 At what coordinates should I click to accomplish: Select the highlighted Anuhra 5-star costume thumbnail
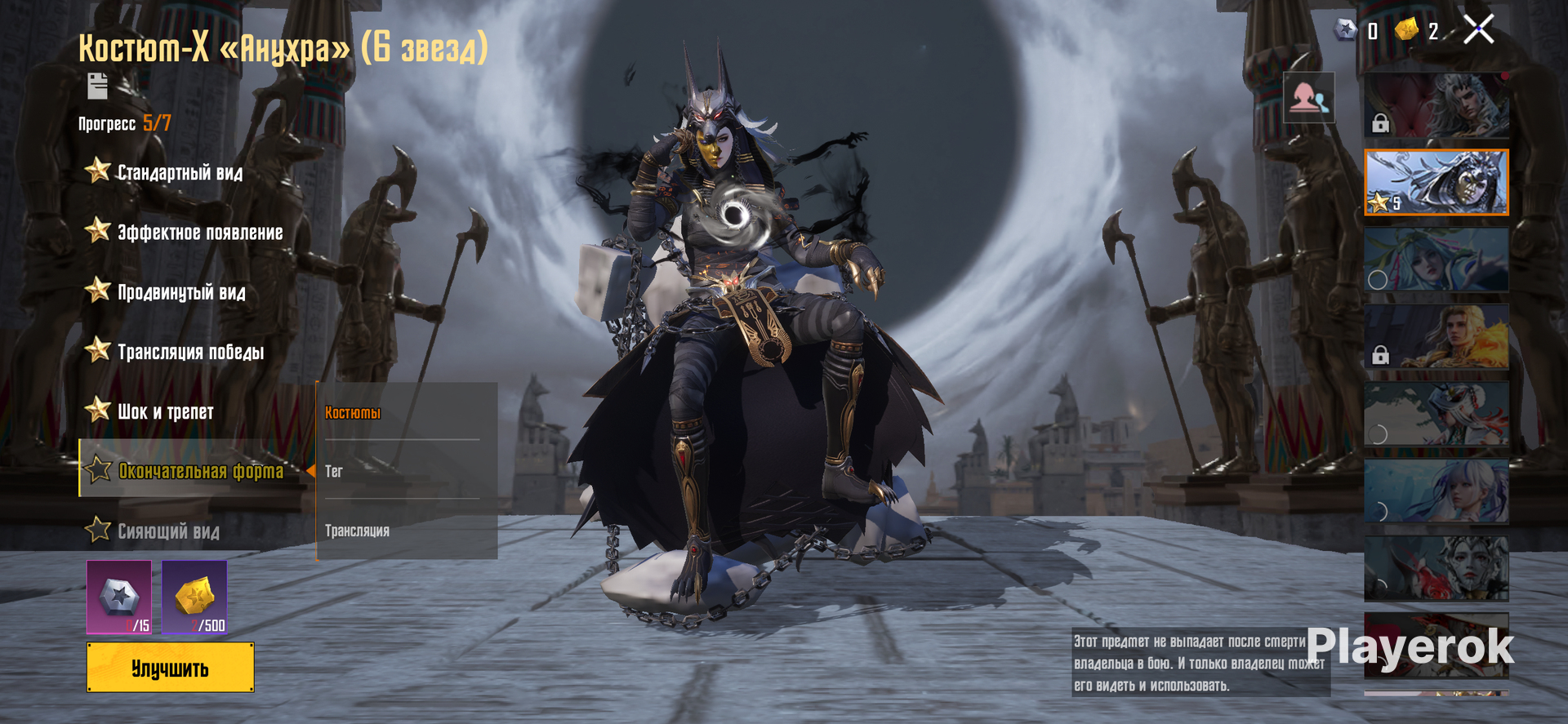[1436, 182]
